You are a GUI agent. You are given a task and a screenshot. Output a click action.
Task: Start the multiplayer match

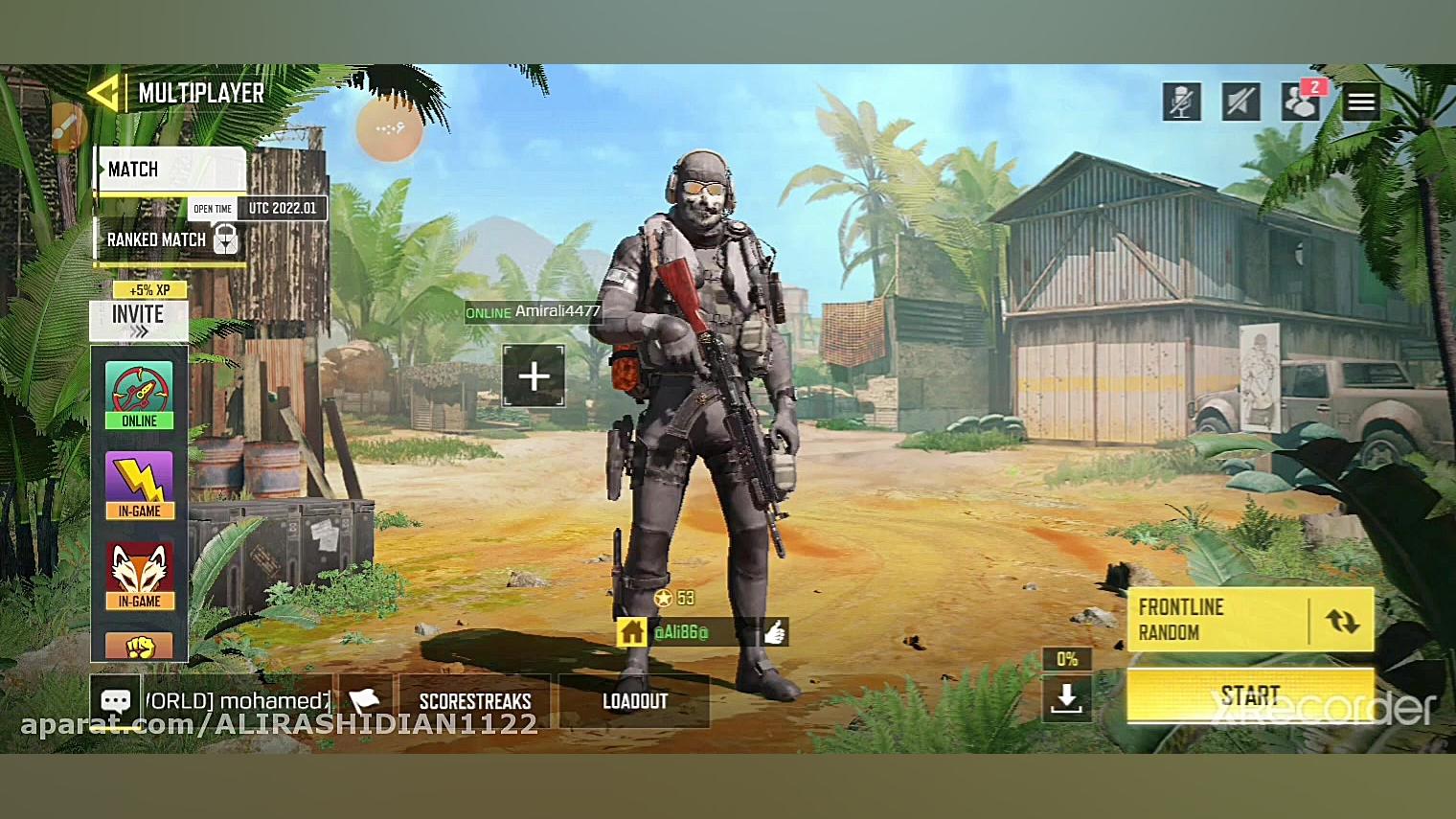click(x=1250, y=695)
